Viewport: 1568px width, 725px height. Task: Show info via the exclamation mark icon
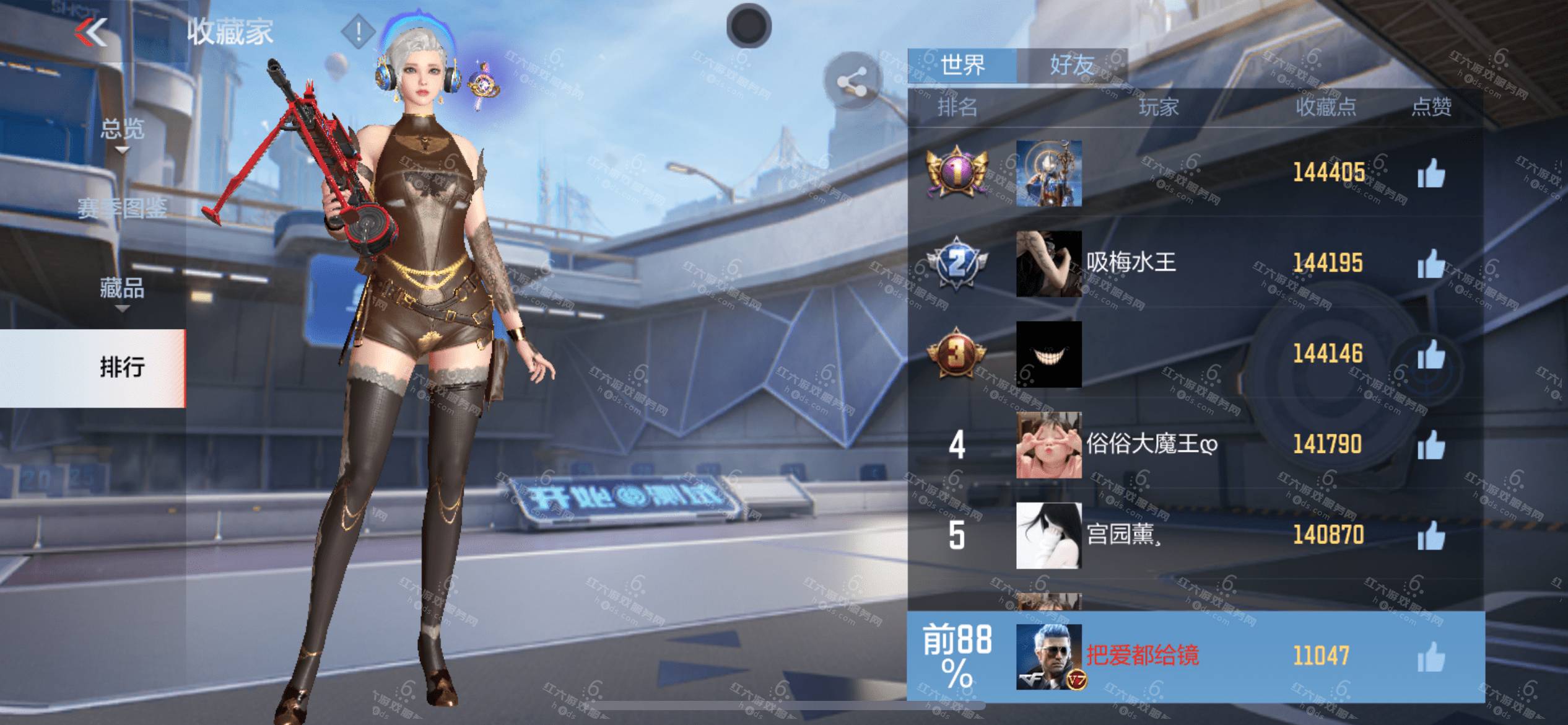point(358,31)
